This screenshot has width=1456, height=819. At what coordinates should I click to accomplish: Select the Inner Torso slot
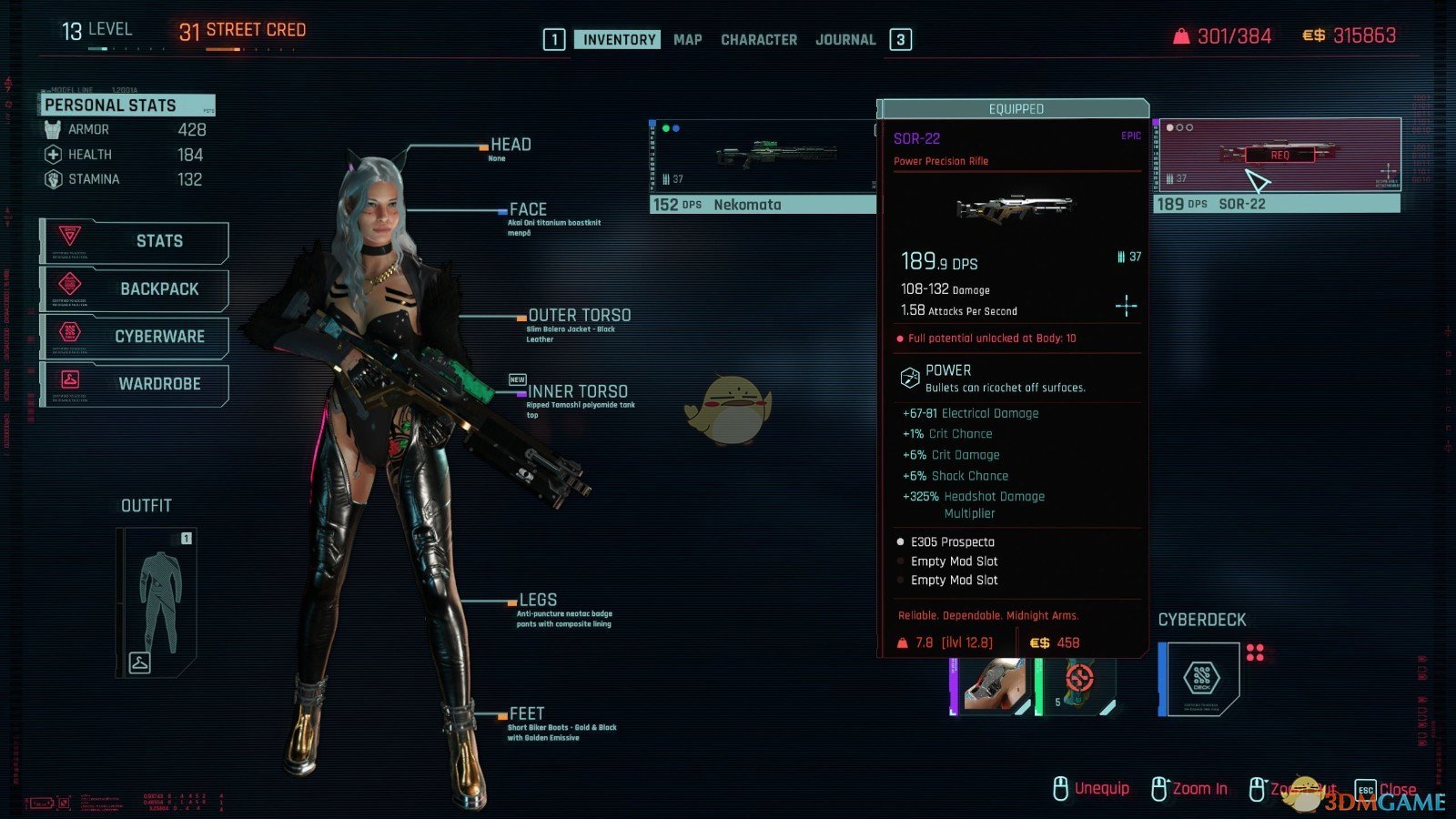pos(577,391)
